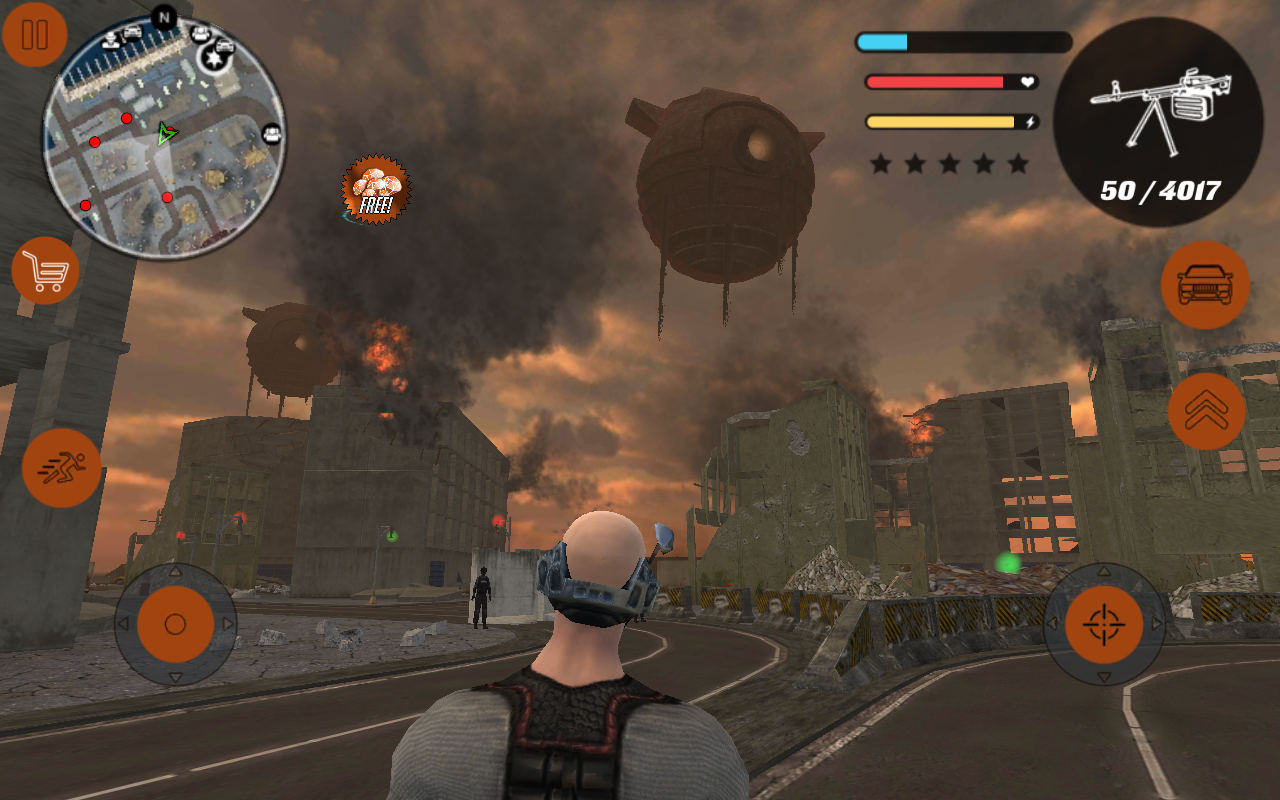Tap a red mission dot on the minimap
The image size is (1280, 800).
pyautogui.click(x=126, y=118)
